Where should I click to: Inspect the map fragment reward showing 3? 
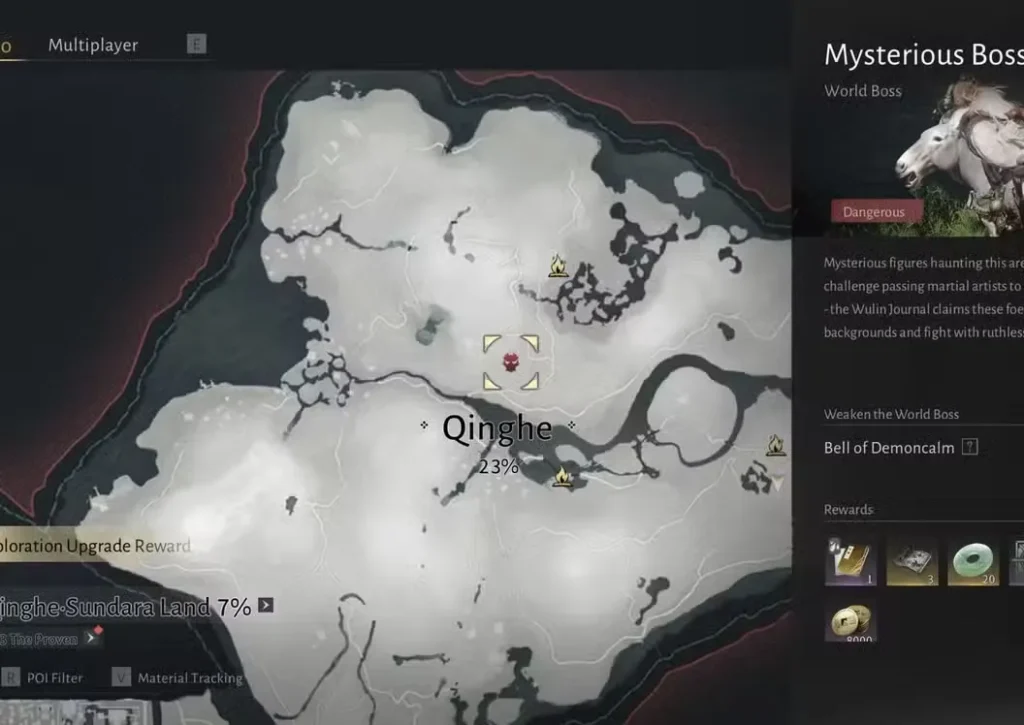[912, 561]
